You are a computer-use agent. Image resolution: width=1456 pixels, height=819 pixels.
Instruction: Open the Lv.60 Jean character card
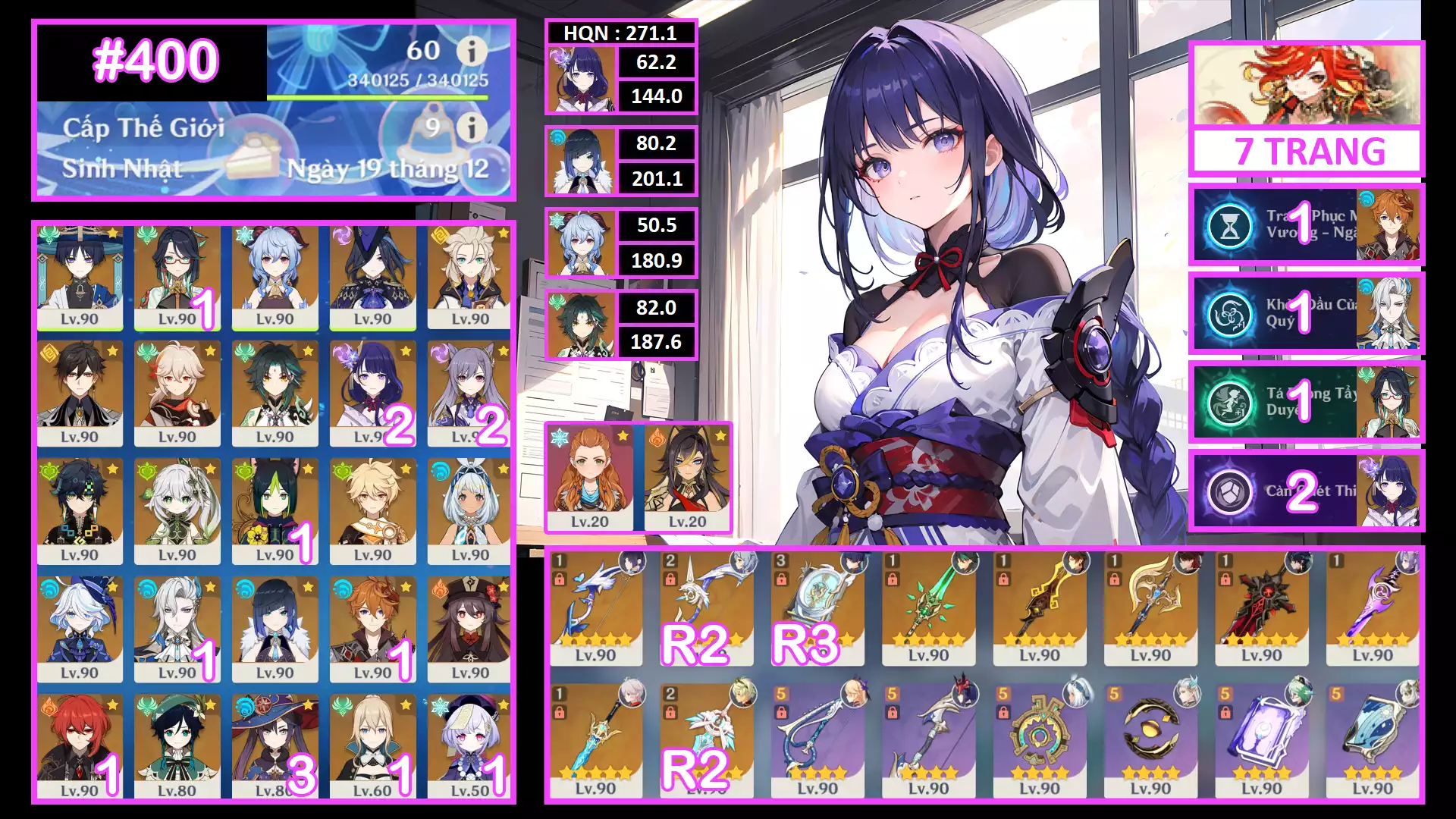pos(372,748)
